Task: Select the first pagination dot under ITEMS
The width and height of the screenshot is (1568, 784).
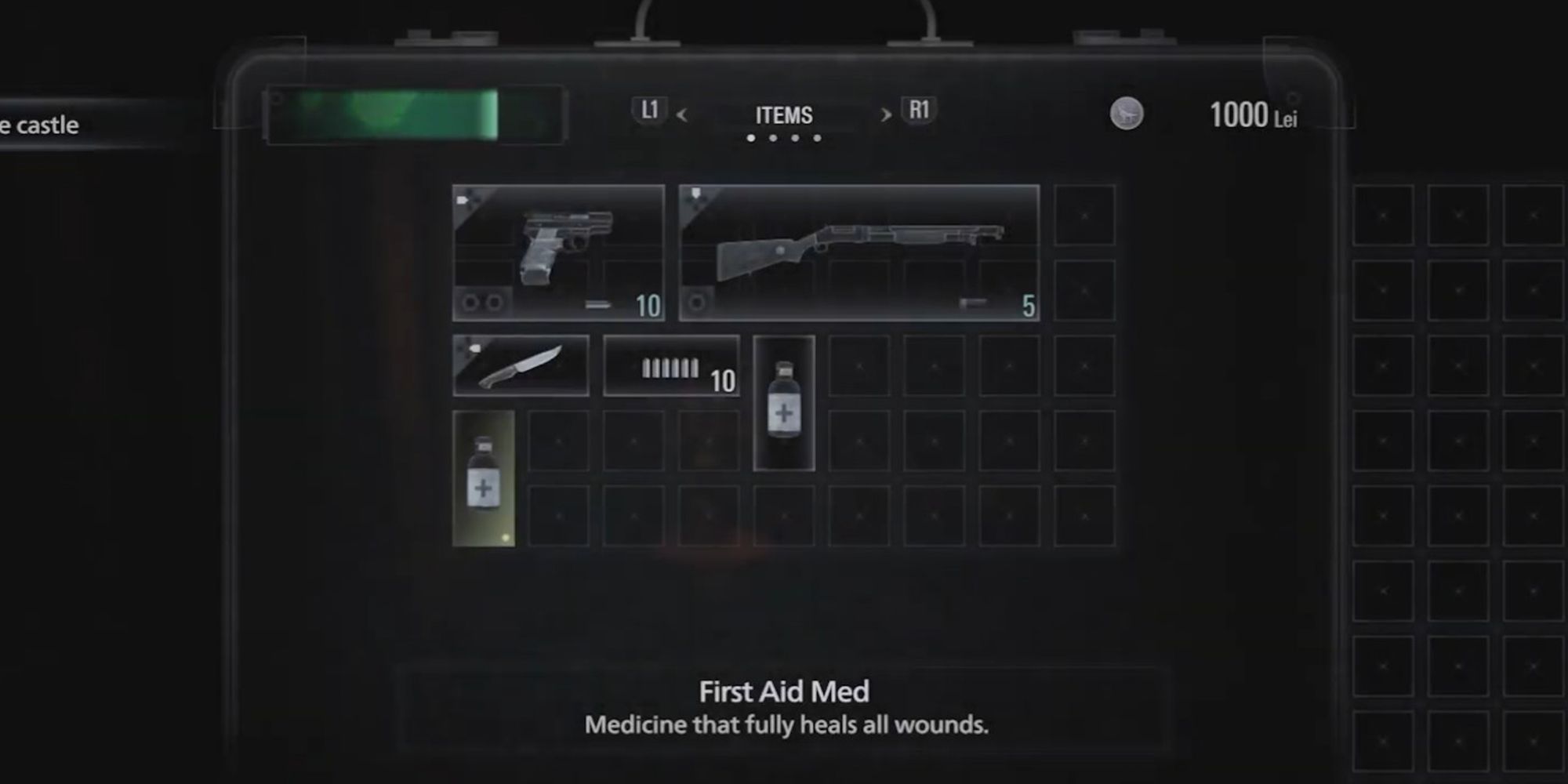Action: click(750, 140)
